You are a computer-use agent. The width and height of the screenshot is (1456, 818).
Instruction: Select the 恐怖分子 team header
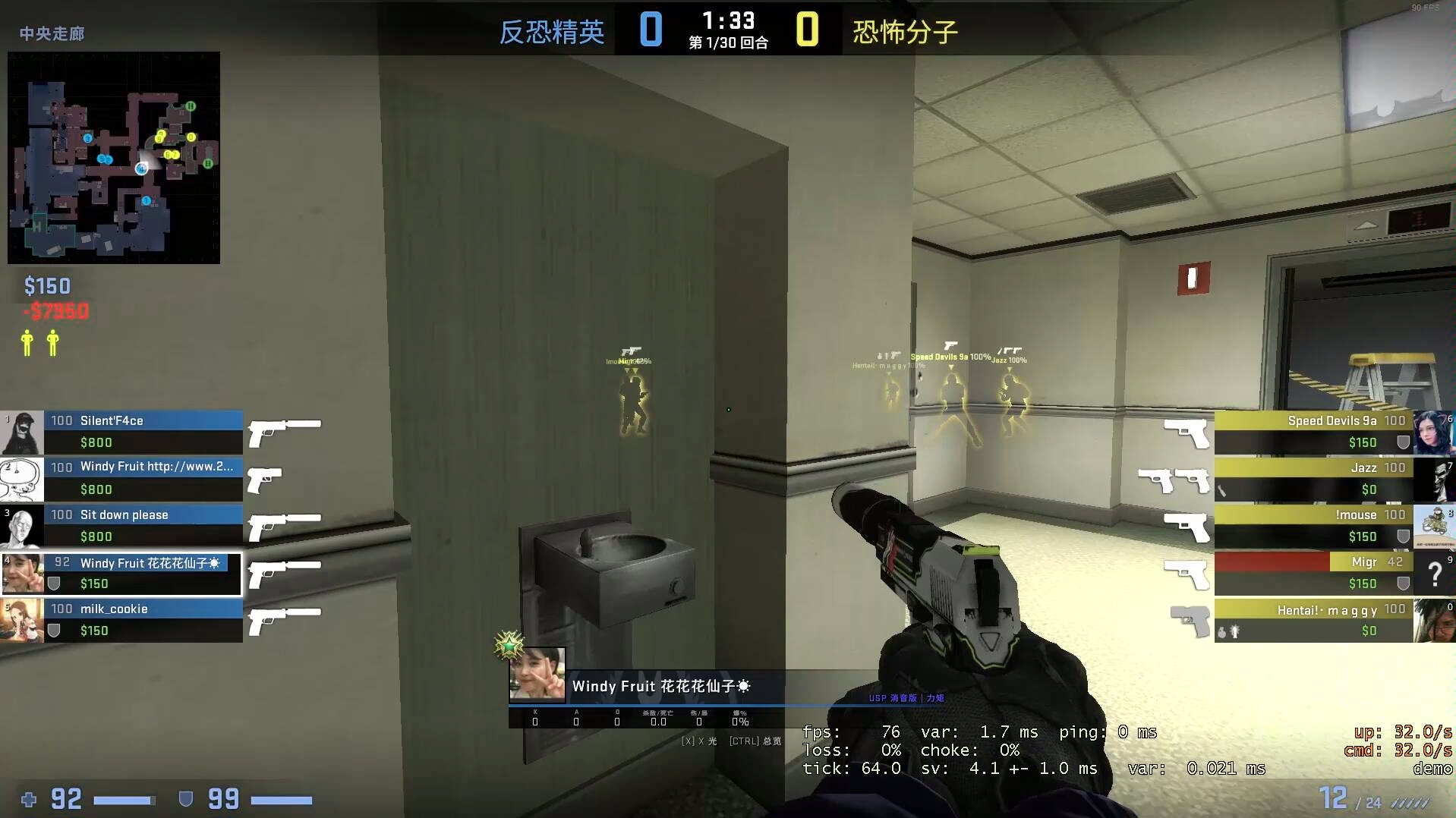(x=903, y=31)
